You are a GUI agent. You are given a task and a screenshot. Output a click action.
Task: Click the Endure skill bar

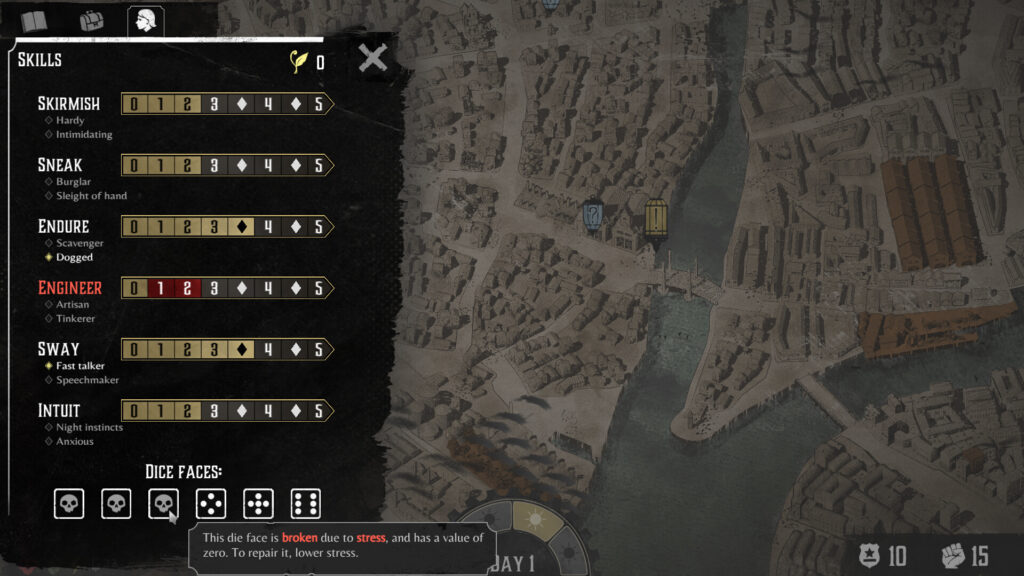227,227
